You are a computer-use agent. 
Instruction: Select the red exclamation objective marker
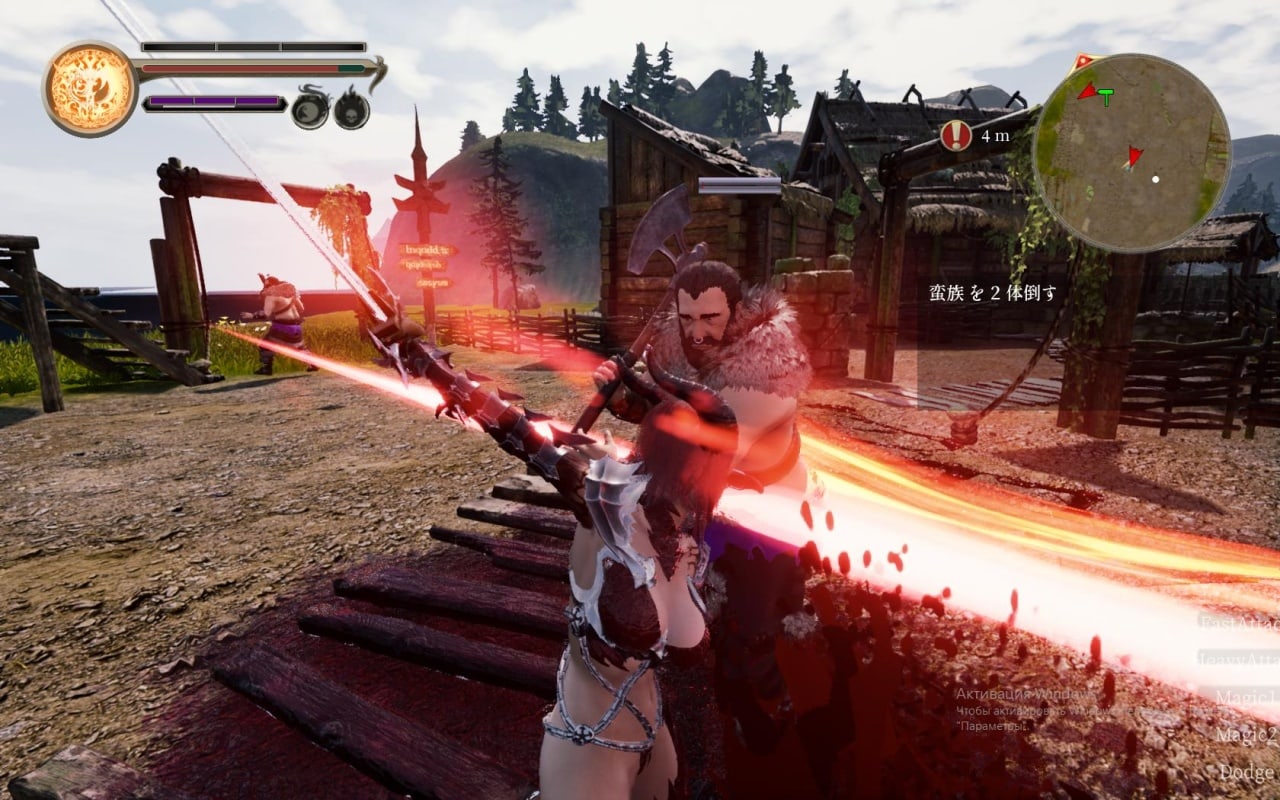(x=956, y=135)
